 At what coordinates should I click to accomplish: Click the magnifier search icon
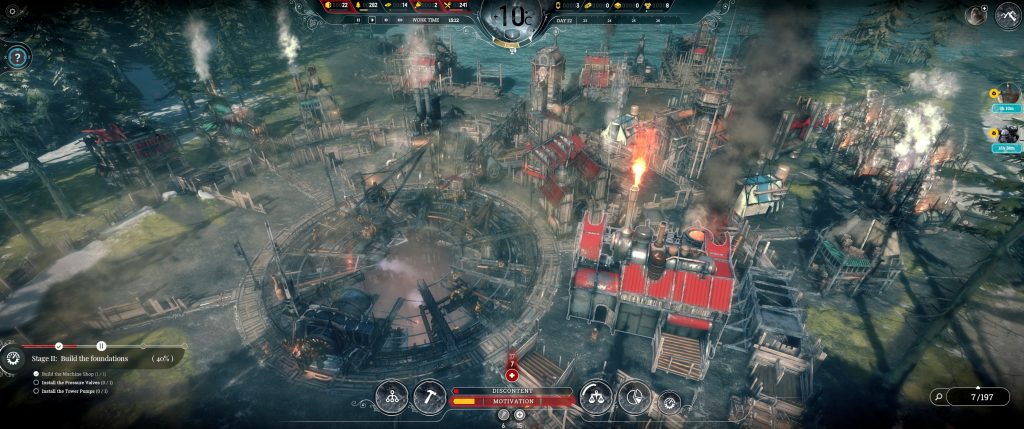click(x=937, y=397)
